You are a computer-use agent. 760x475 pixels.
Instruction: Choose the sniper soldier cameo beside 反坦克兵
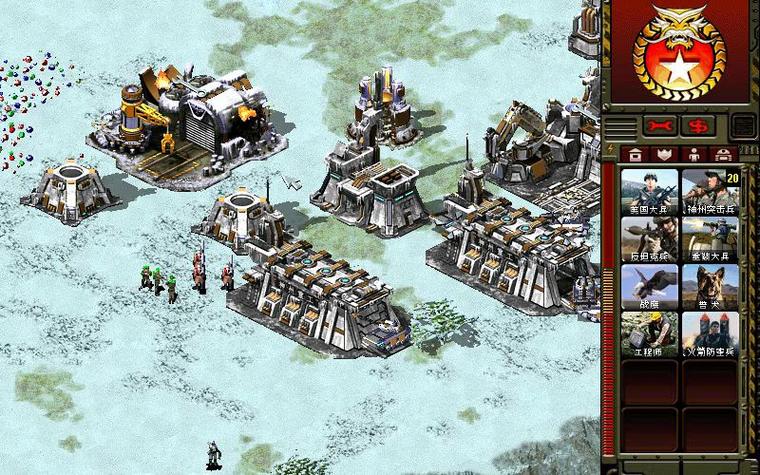pyautogui.click(x=710, y=238)
